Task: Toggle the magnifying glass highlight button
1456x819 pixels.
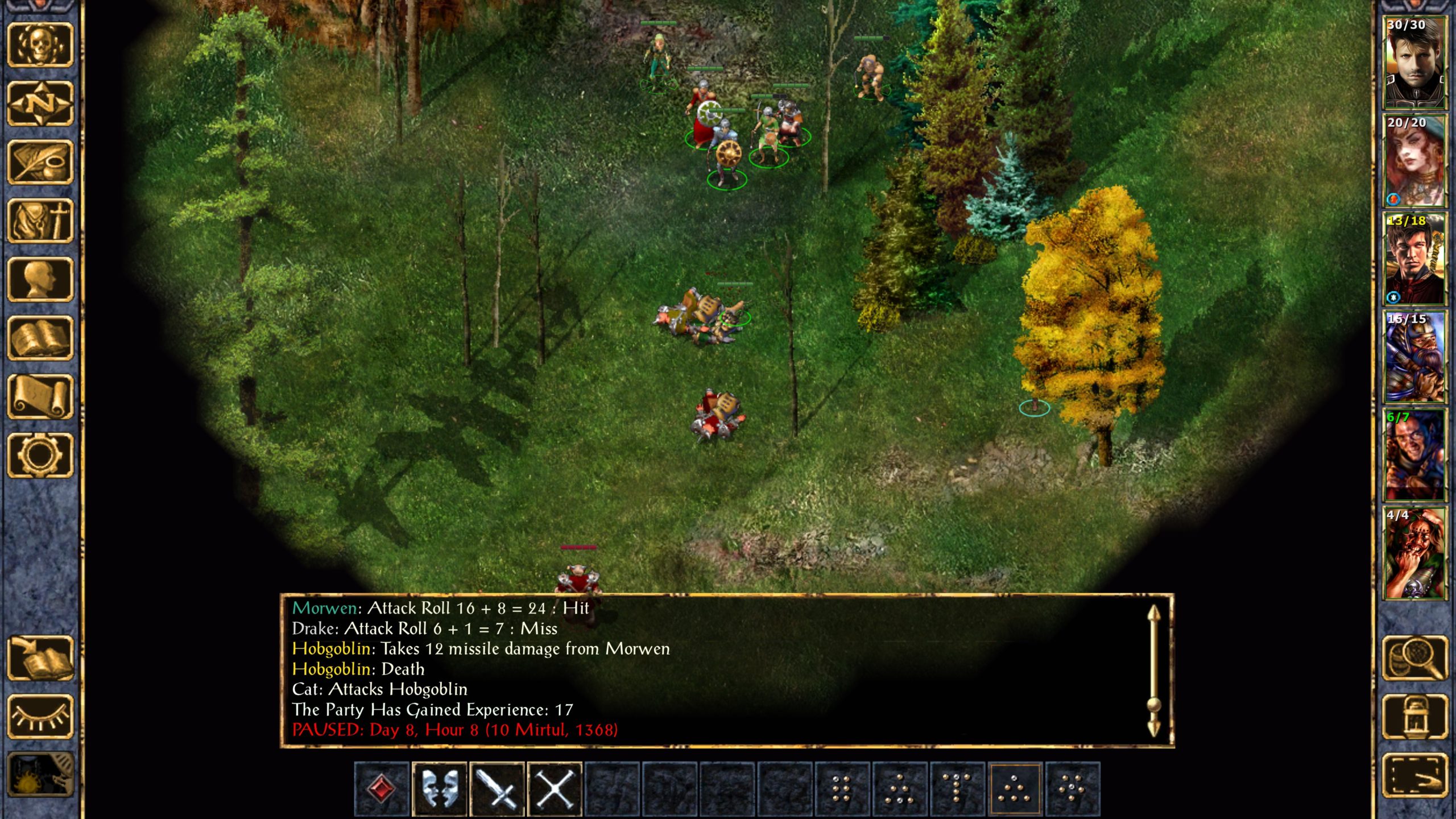Action: tap(1414, 658)
